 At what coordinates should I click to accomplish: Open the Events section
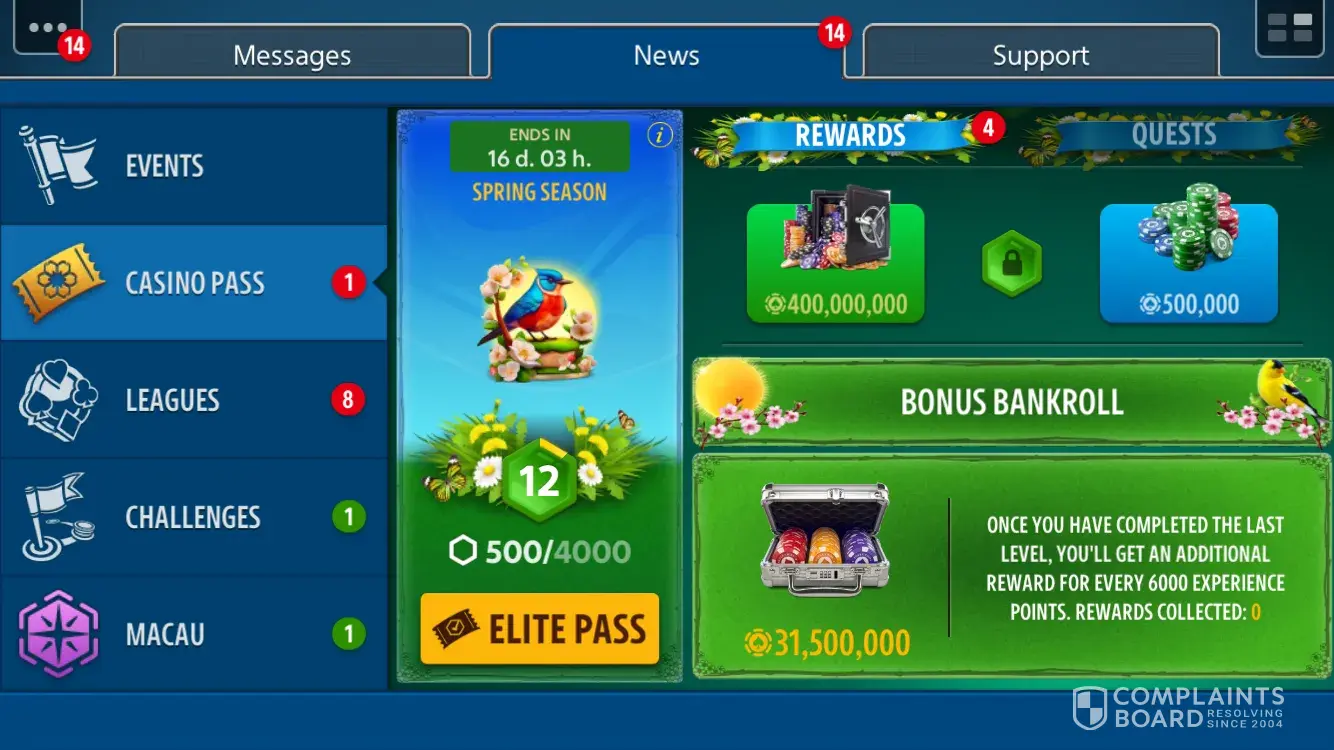[x=193, y=166]
